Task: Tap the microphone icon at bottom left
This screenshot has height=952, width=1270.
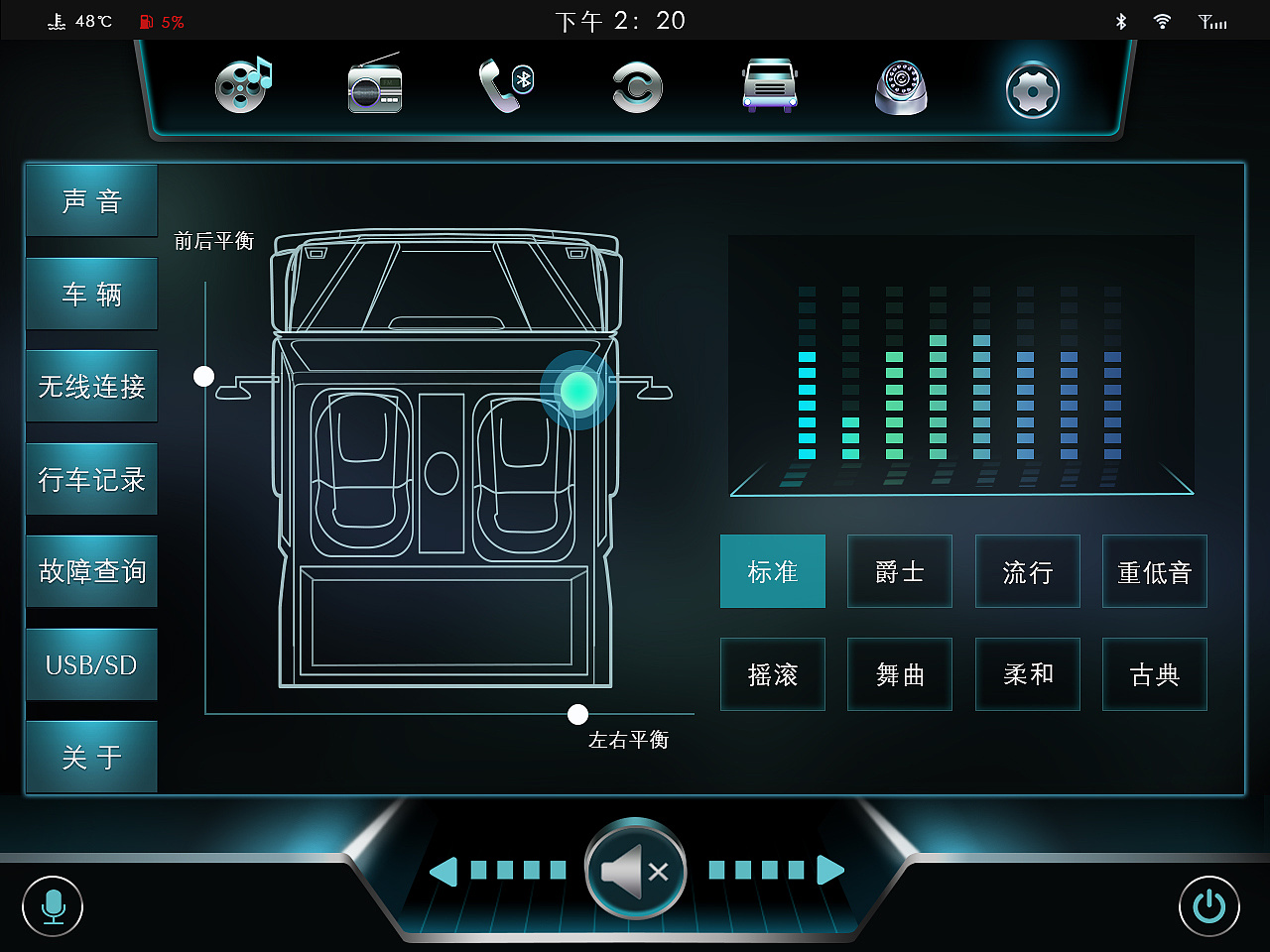Action: coord(54,905)
